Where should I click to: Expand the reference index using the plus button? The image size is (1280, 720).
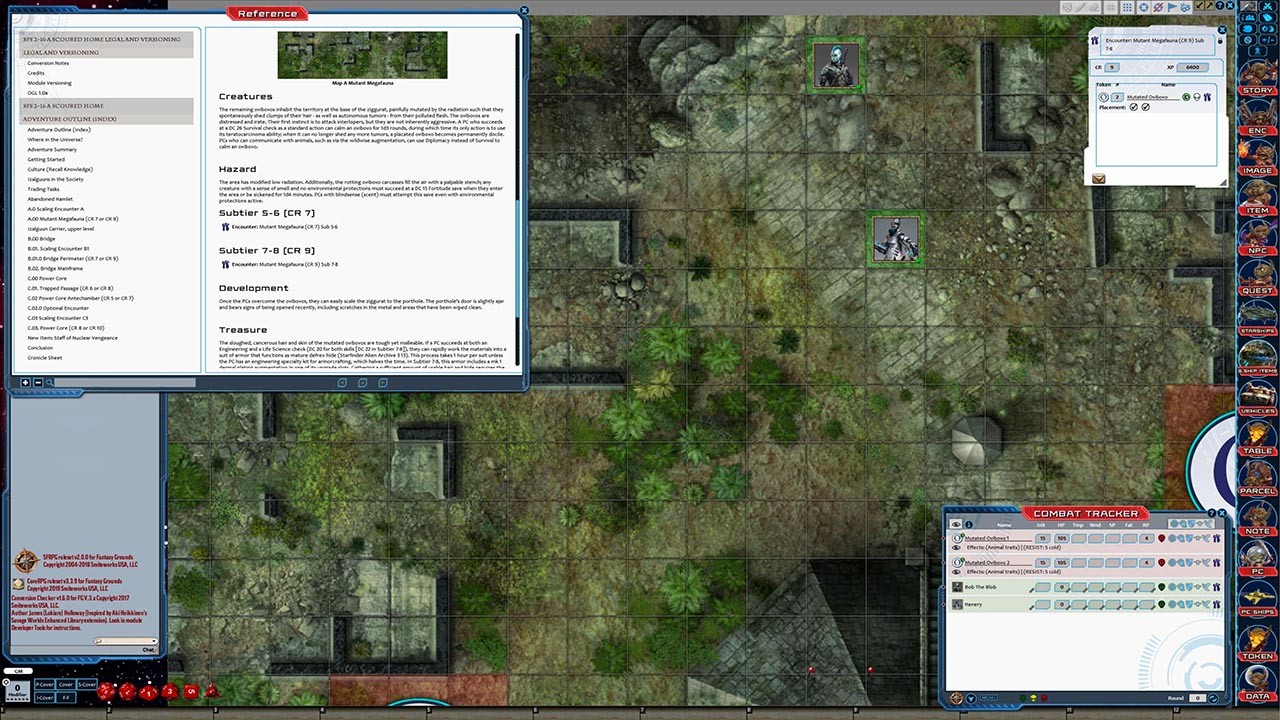[24, 382]
